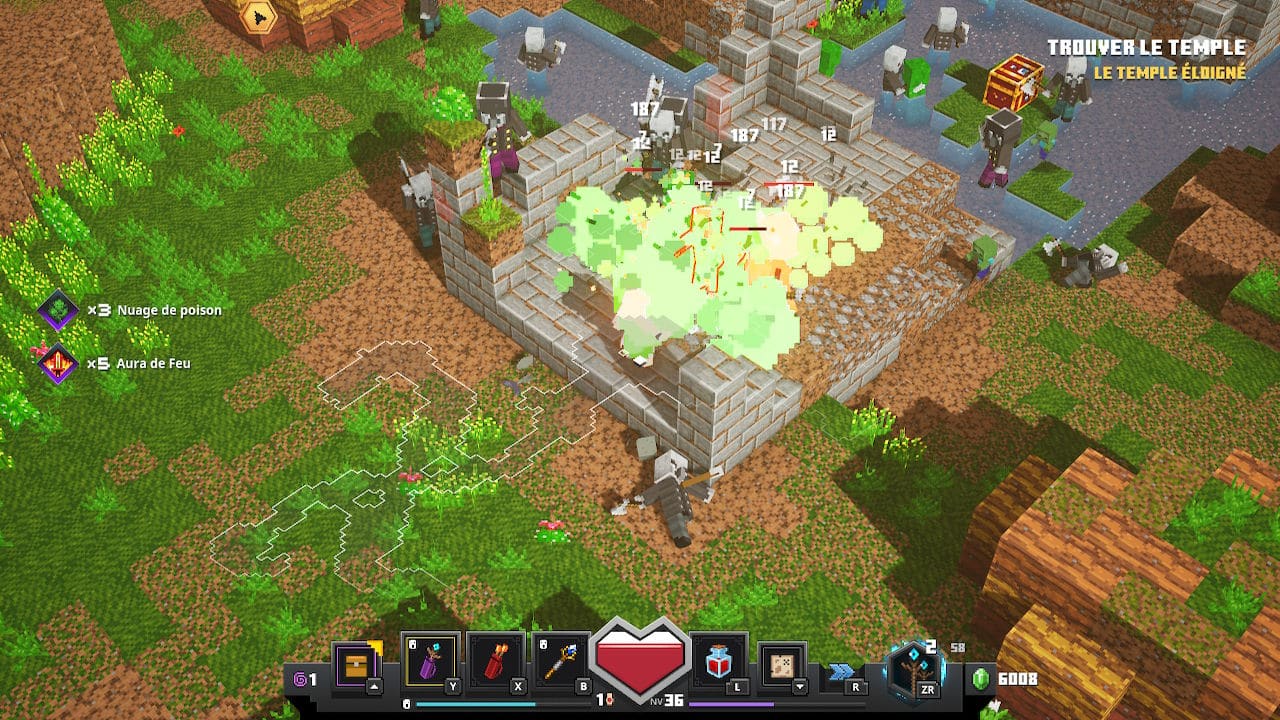Use the blue-tipped staff artifact
The image size is (1280, 720).
coord(561,661)
